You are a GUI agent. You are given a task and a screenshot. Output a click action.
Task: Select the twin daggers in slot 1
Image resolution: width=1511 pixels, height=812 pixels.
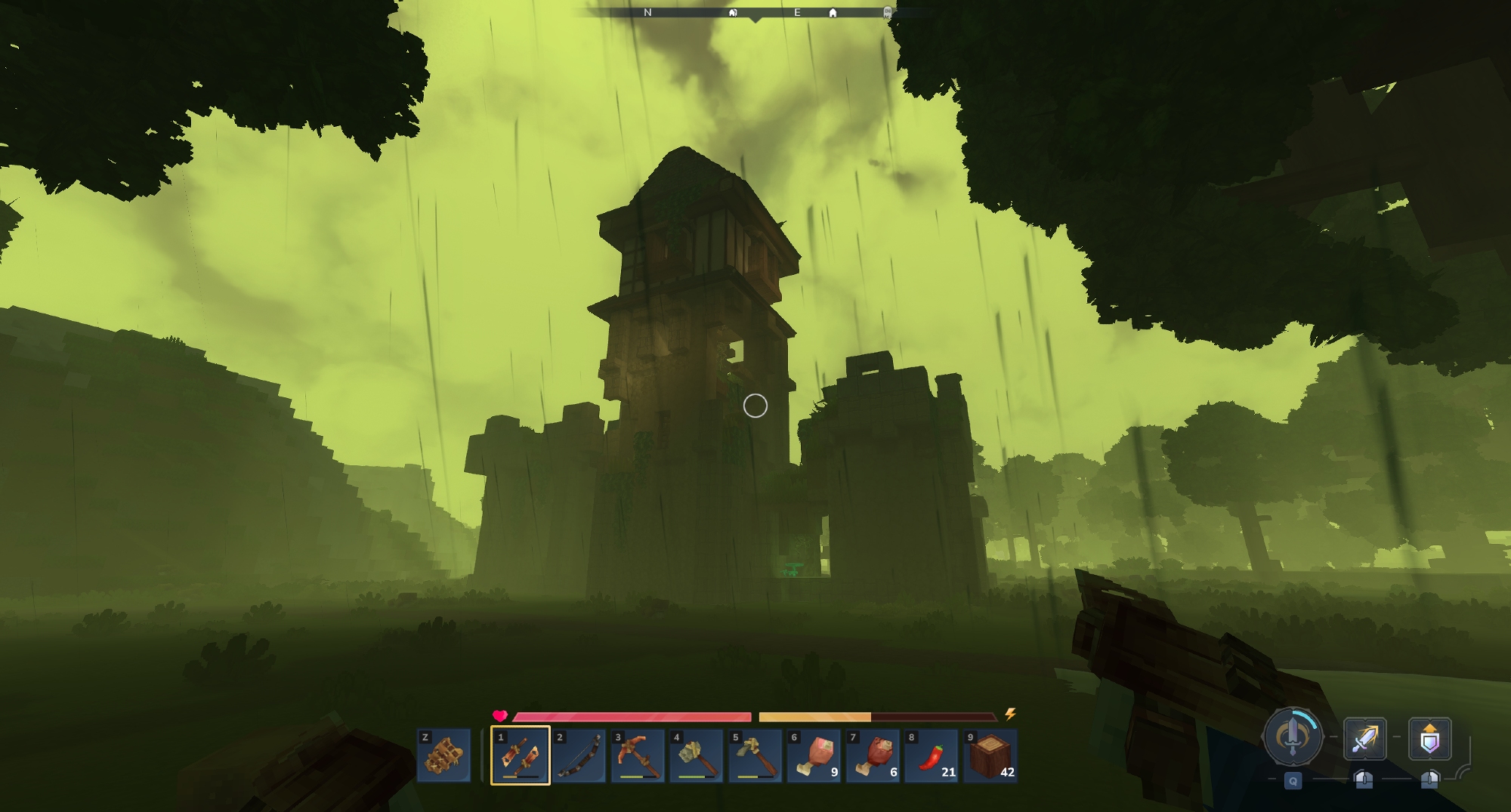[x=520, y=755]
